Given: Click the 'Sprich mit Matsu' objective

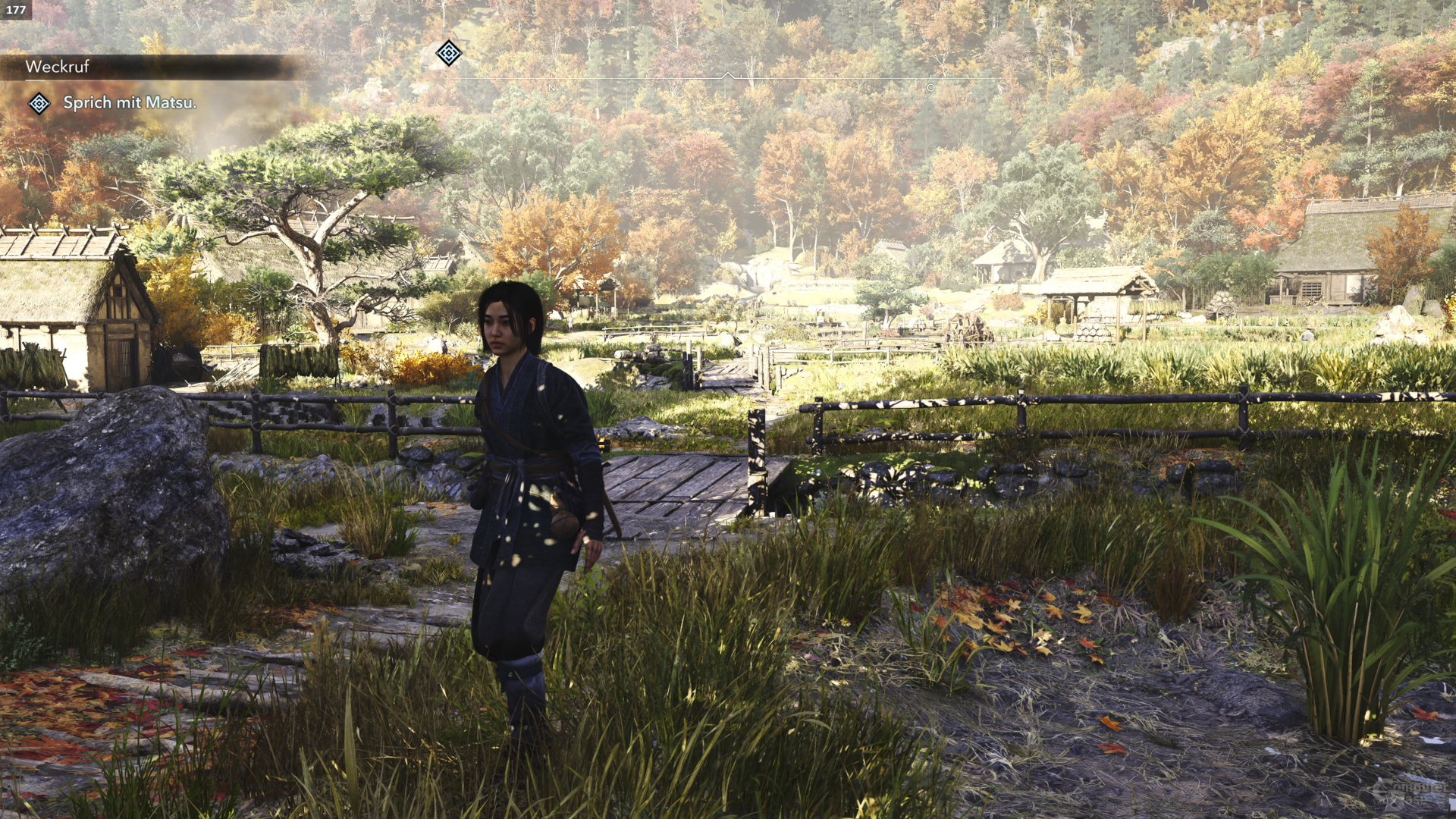Looking at the screenshot, I should pos(130,102).
